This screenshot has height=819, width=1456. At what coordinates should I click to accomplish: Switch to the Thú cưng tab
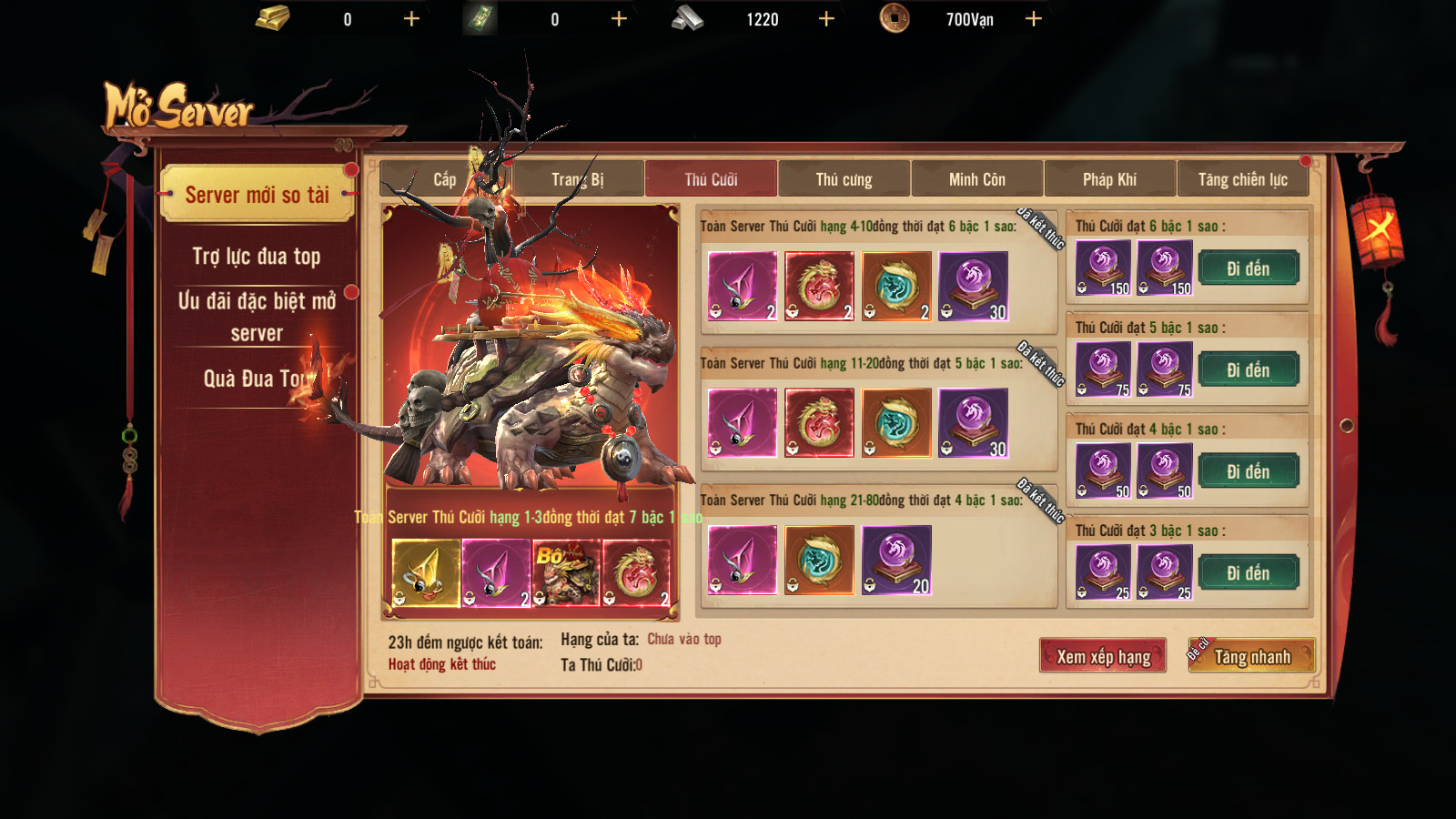pyautogui.click(x=844, y=179)
